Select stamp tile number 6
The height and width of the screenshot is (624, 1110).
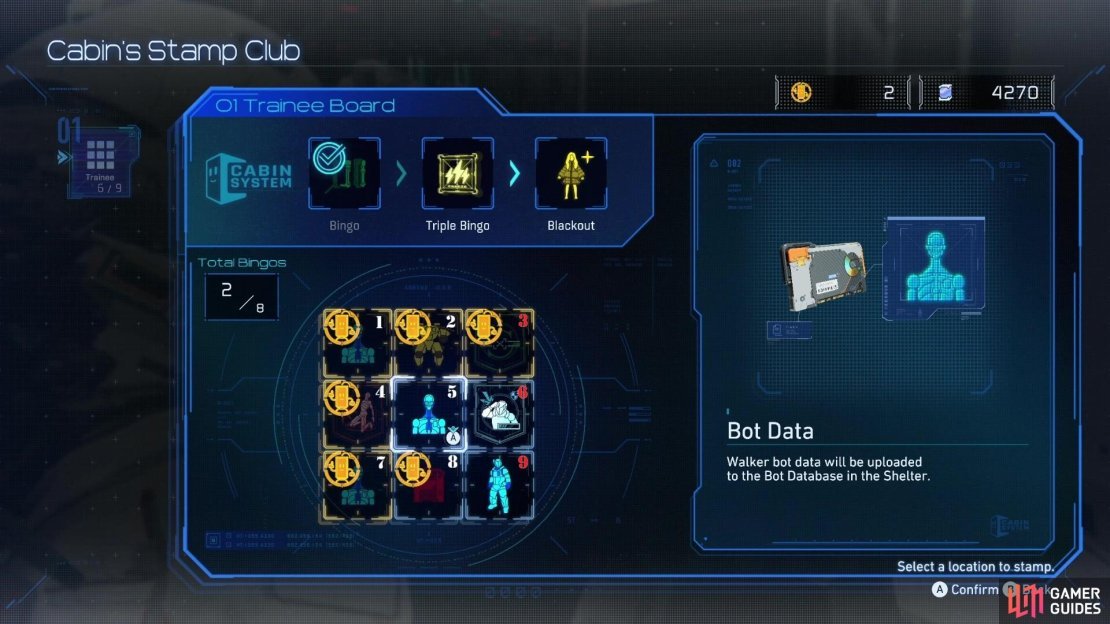499,414
